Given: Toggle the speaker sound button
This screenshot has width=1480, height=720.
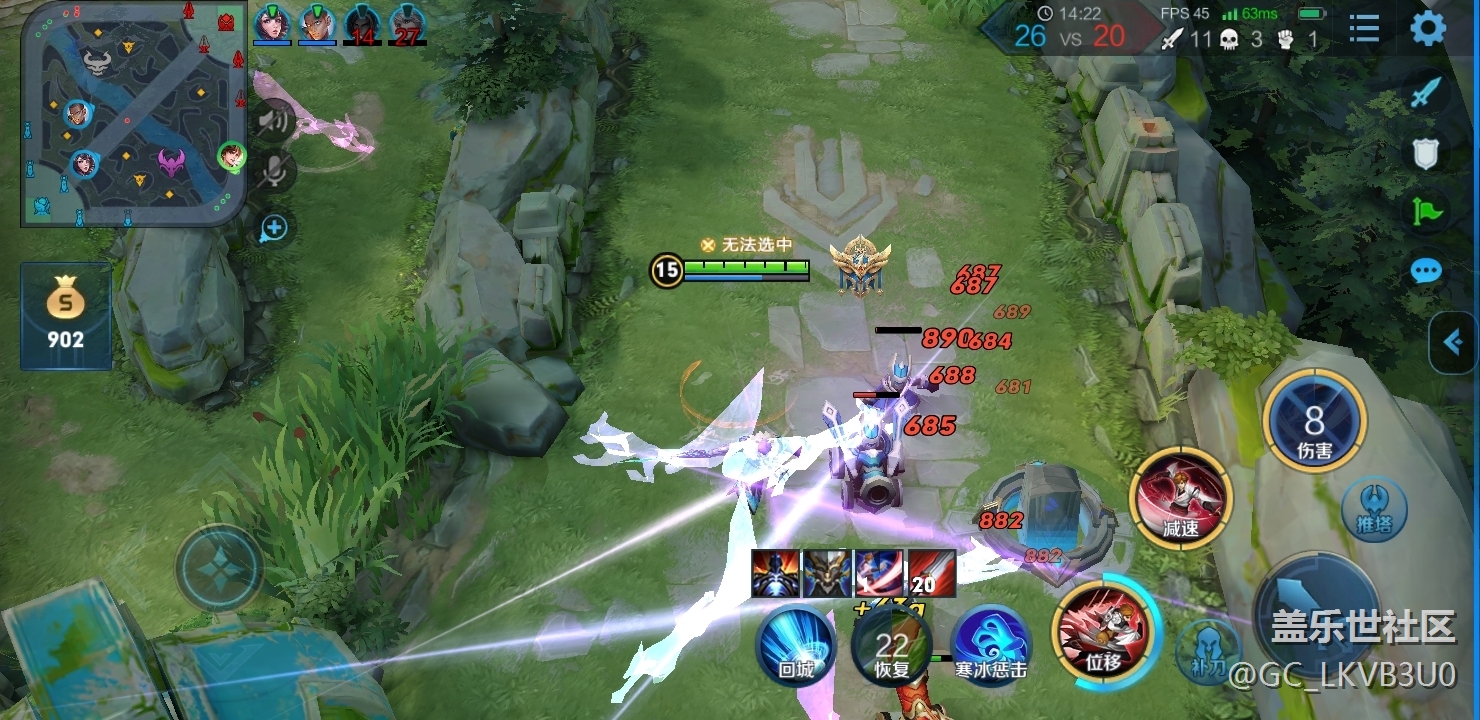Looking at the screenshot, I should (272, 122).
